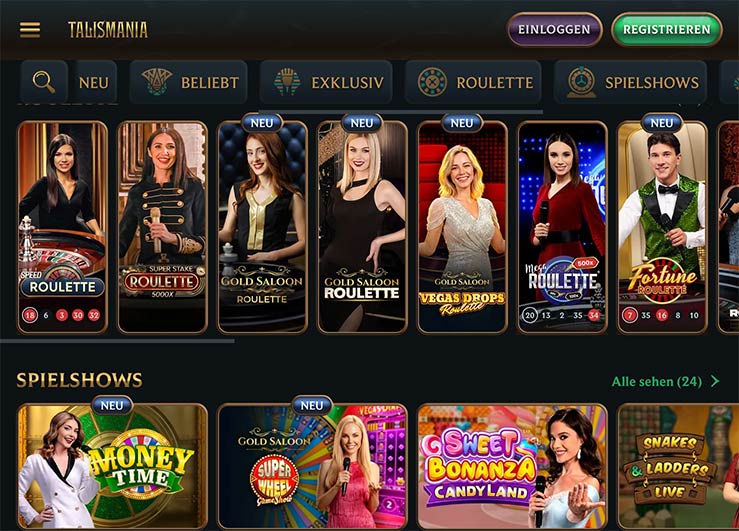This screenshot has height=531, width=739.
Task: Choose the Roulette category
Action: (473, 83)
